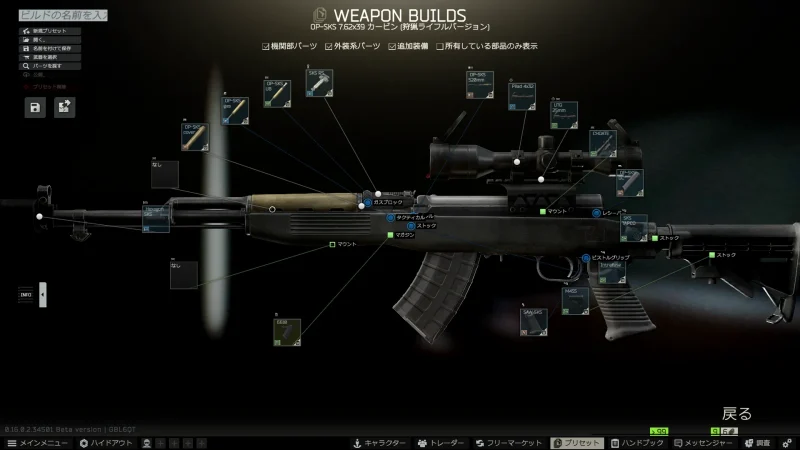Enable 所有している部品のみ表示 checkbox
This screenshot has width=800, height=450.
click(441, 46)
